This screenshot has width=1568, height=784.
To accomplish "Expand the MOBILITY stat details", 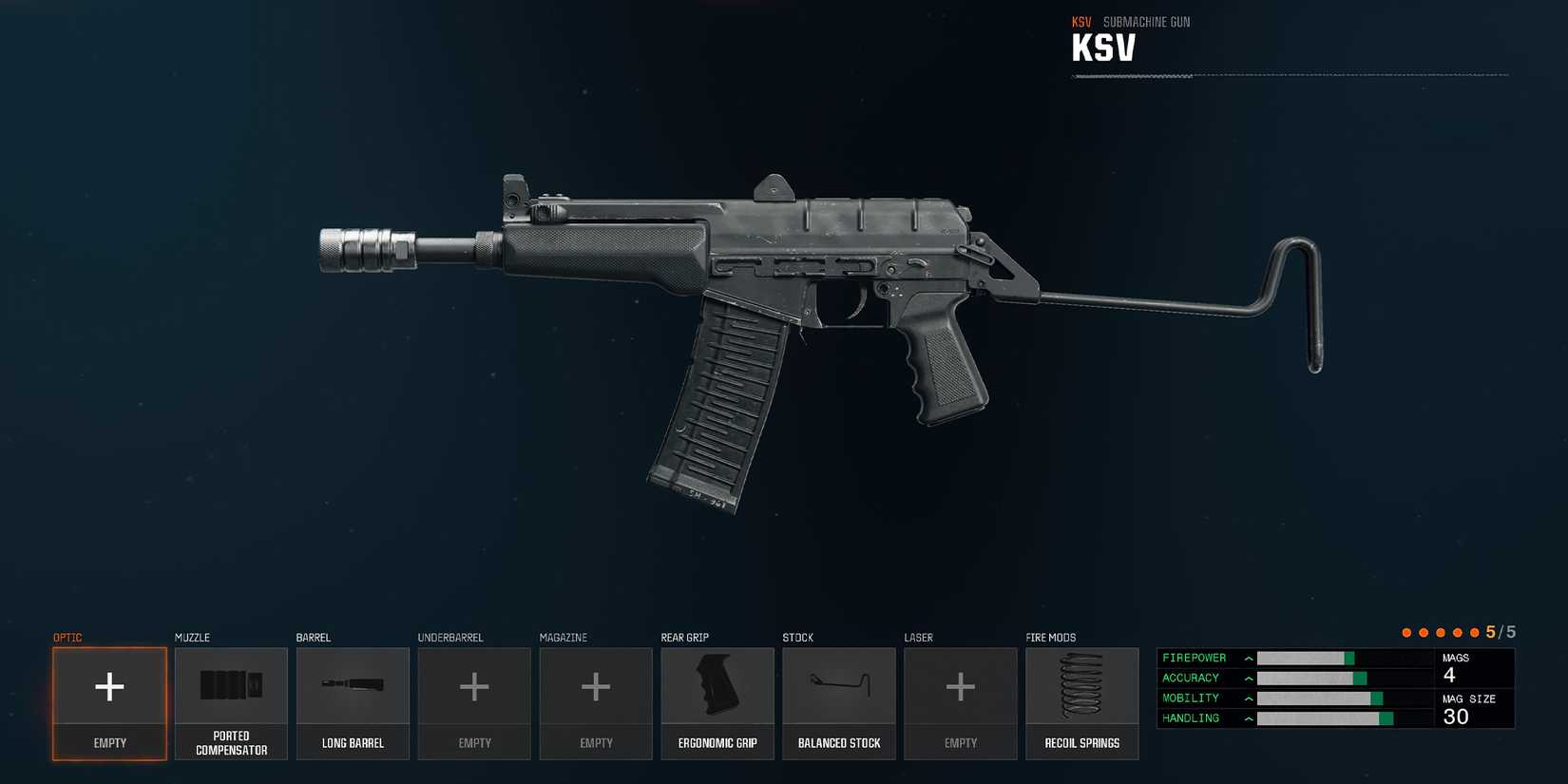I will 1247,698.
